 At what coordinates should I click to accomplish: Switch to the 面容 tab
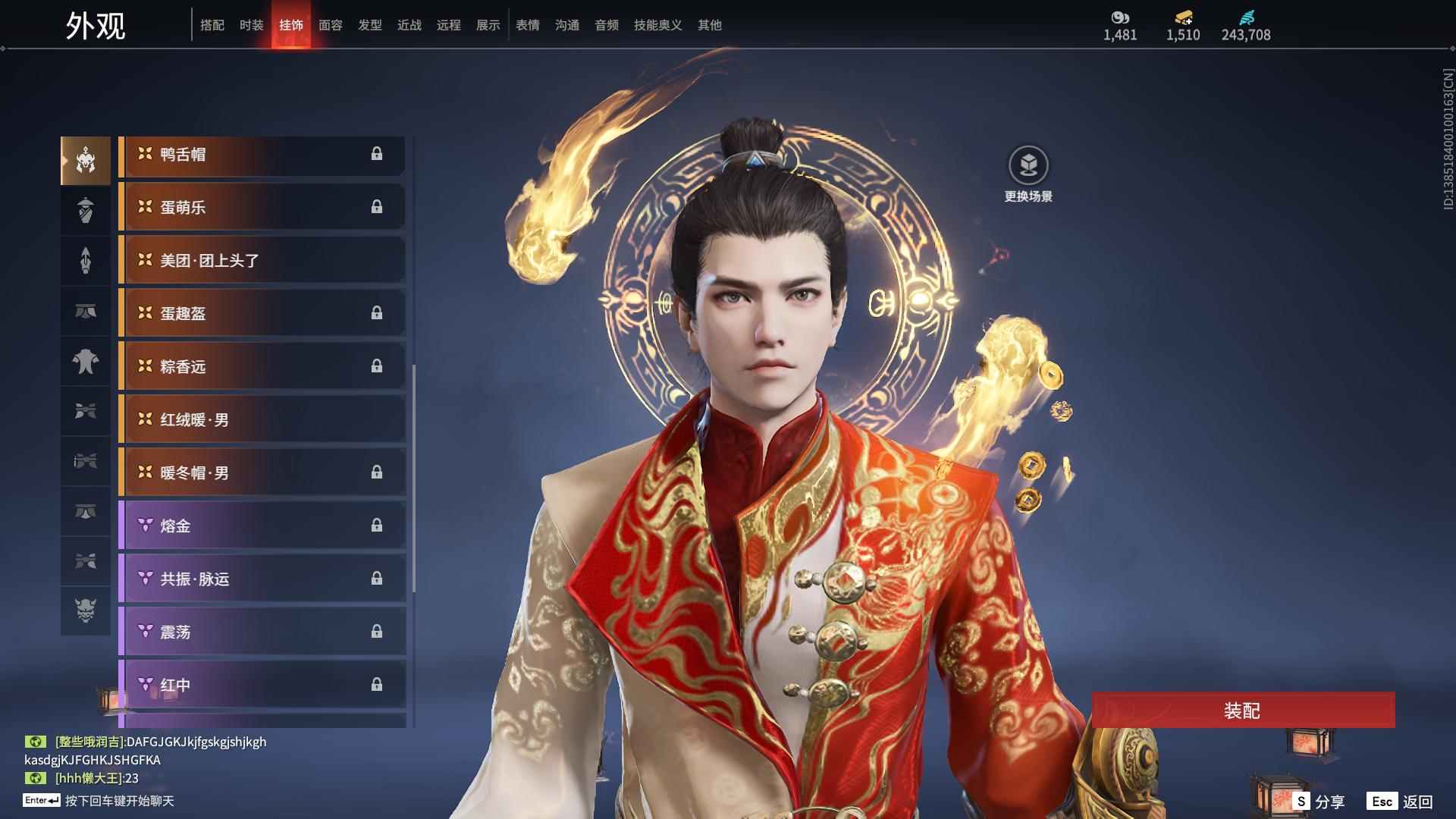point(331,24)
